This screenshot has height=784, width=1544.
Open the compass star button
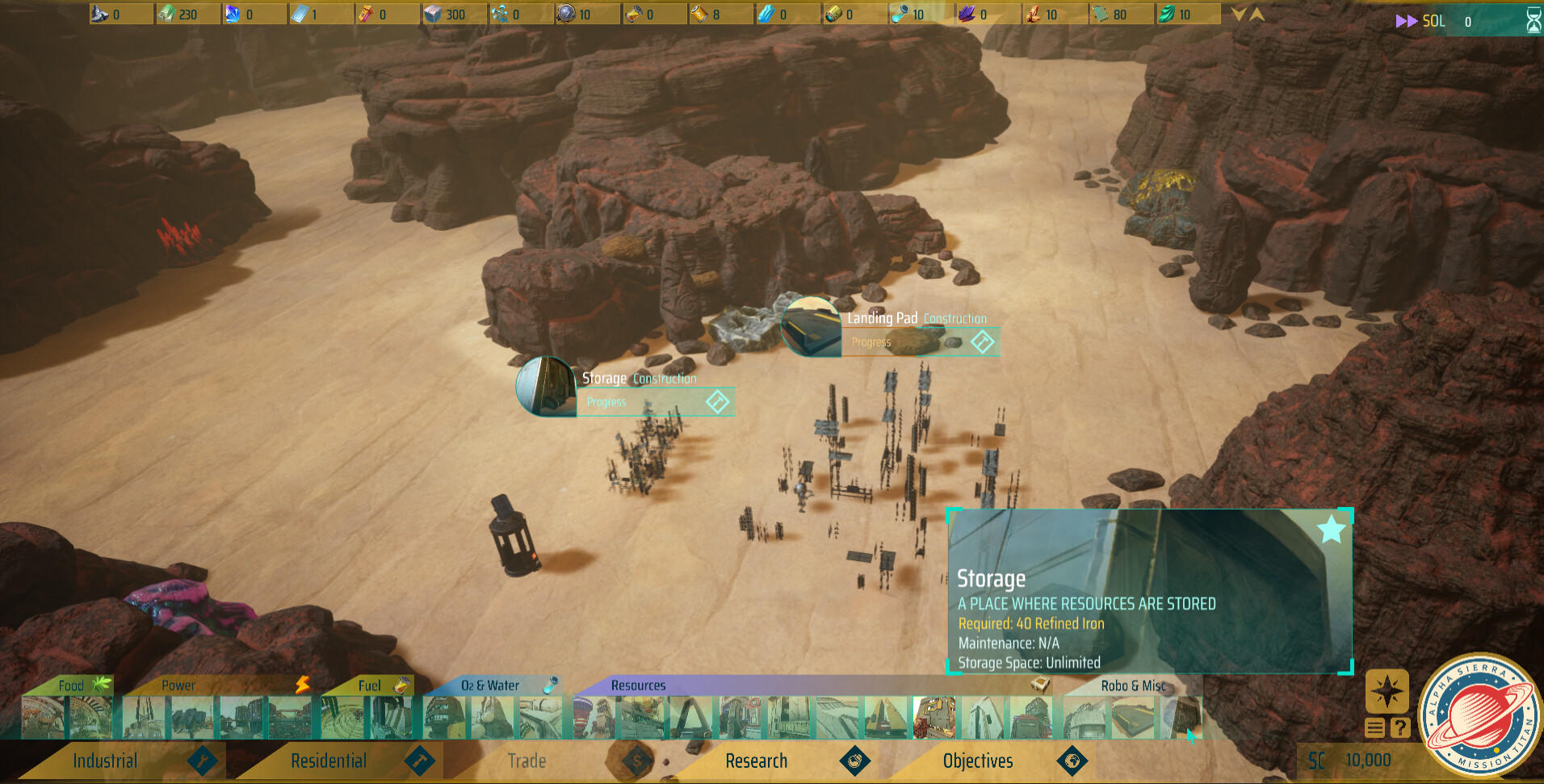[1387, 691]
